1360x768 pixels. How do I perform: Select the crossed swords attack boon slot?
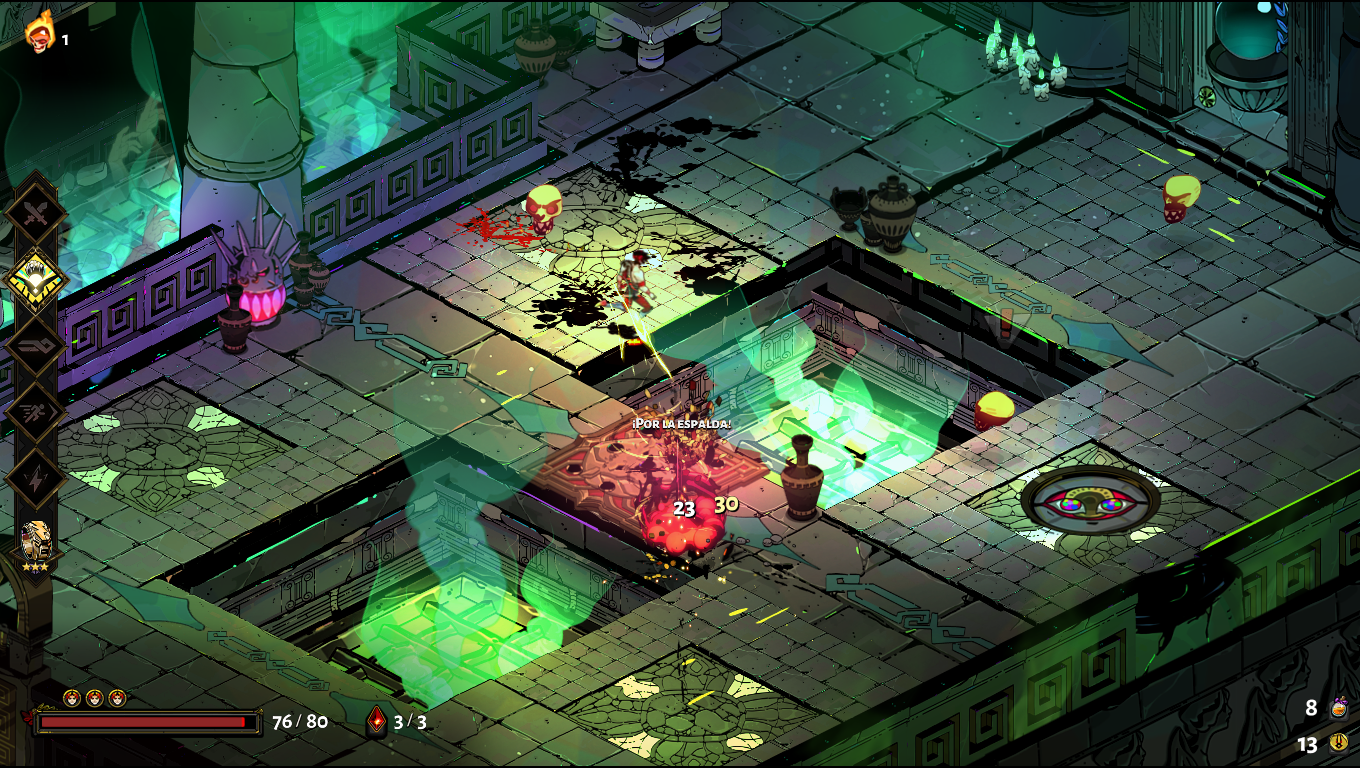tap(36, 211)
